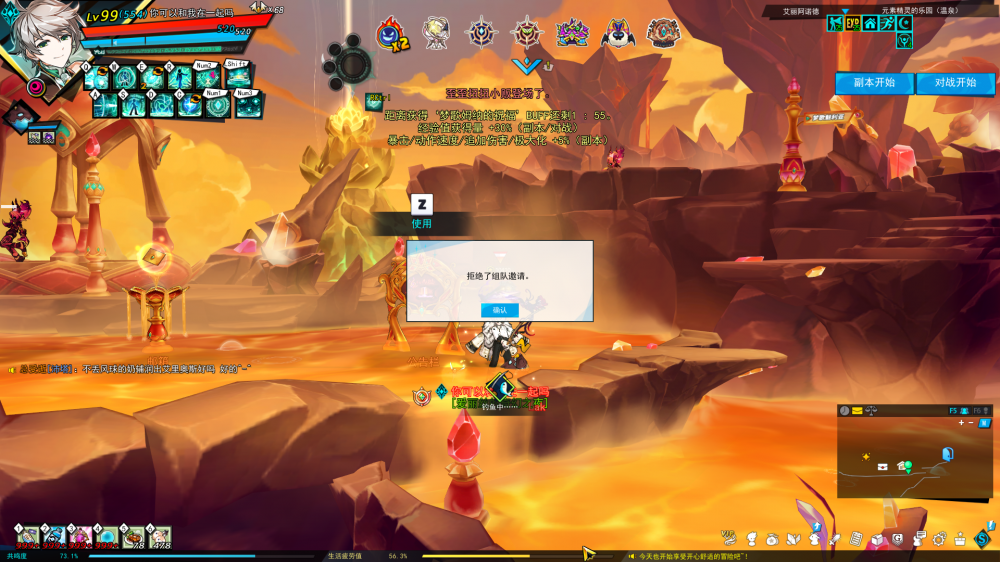The width and height of the screenshot is (1000, 562).
Task: Open the VIP menu icon
Action: pyautogui.click(x=727, y=538)
